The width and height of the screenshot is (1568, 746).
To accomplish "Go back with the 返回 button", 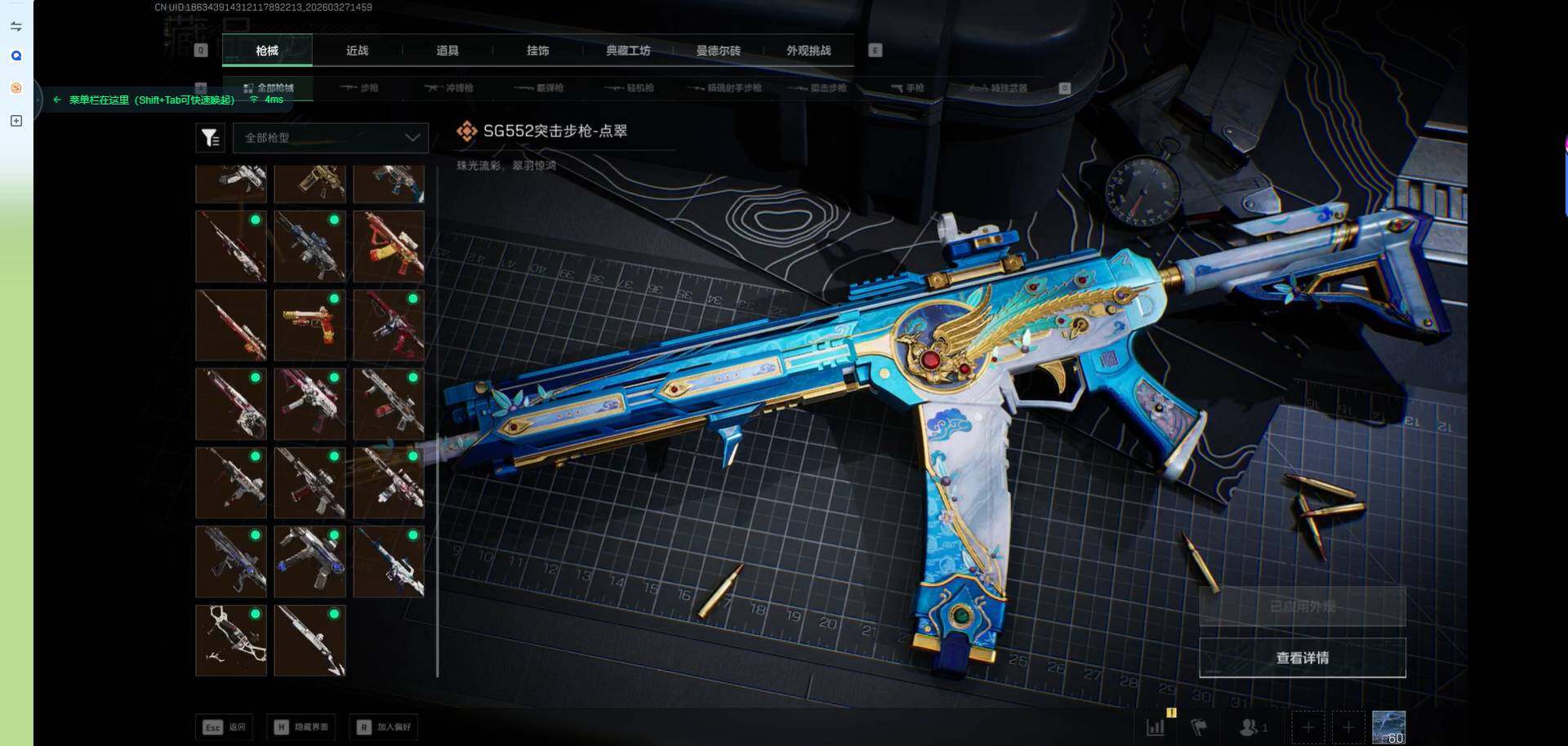I will coord(225,726).
